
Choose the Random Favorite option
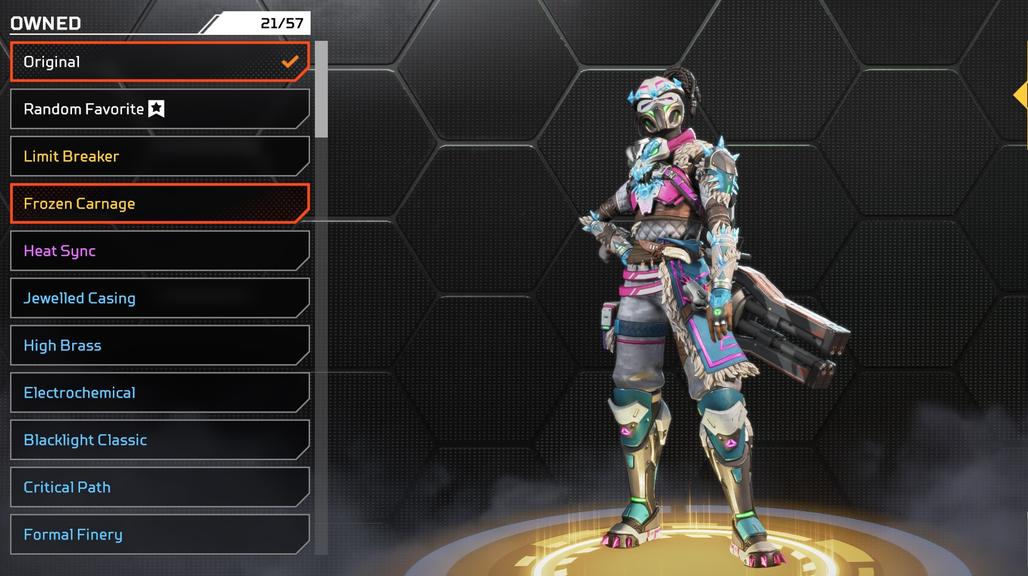[160, 109]
